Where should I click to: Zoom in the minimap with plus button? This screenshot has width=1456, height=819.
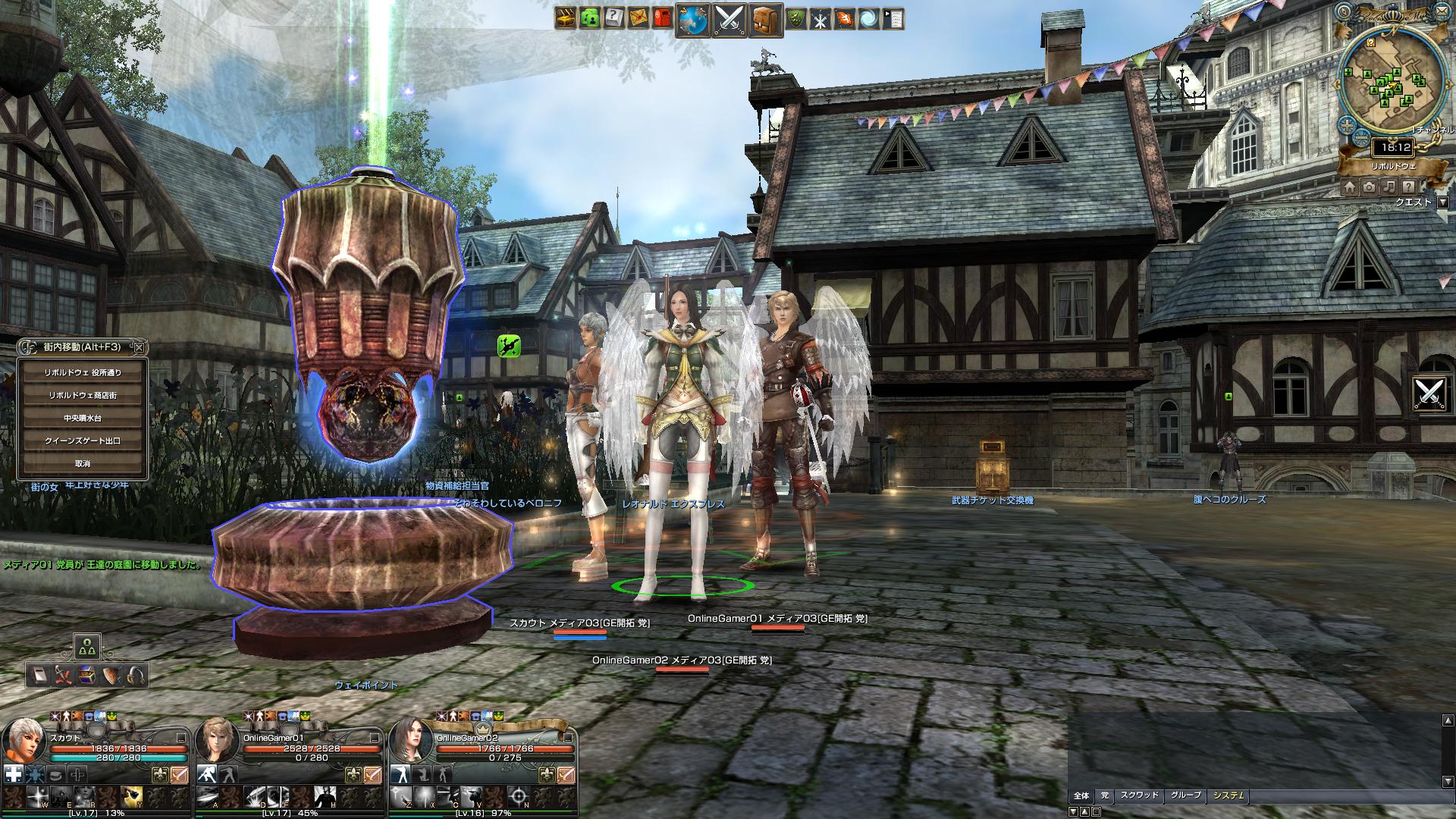pyautogui.click(x=1348, y=126)
